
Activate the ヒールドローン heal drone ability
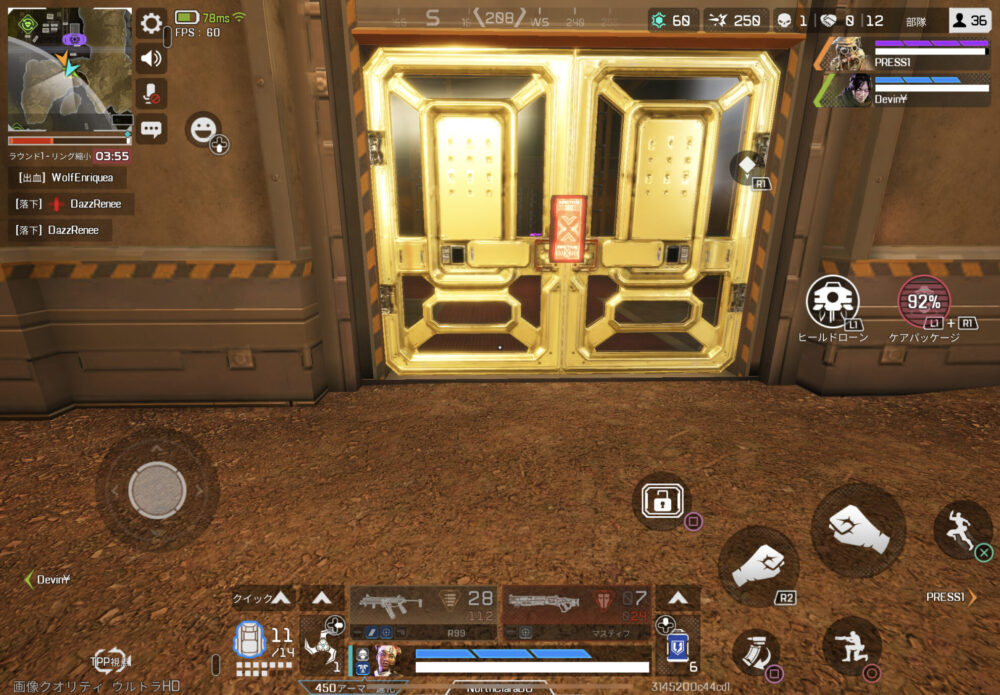coord(833,301)
